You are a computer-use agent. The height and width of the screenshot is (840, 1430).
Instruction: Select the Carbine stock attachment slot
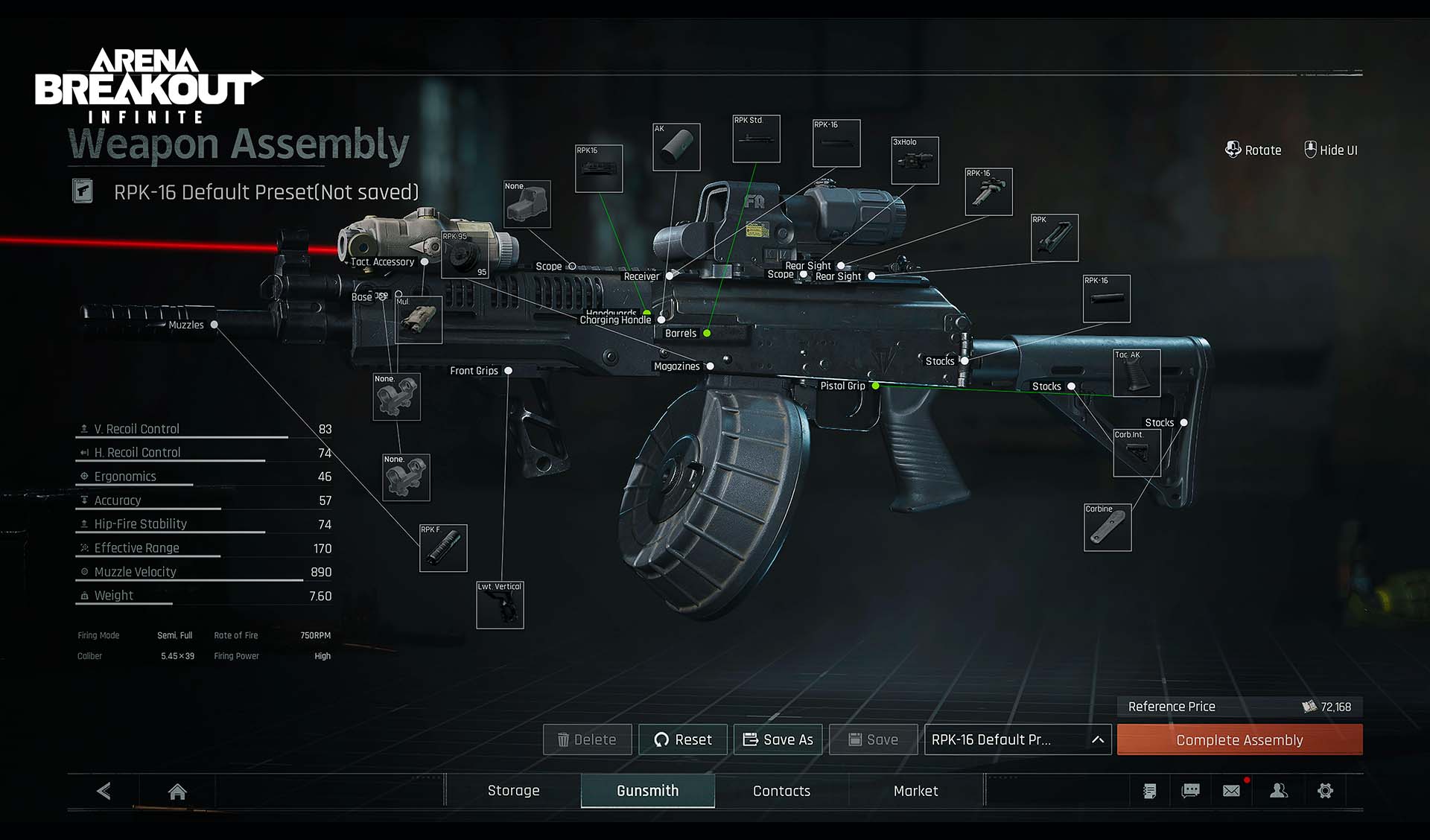pos(1108,528)
